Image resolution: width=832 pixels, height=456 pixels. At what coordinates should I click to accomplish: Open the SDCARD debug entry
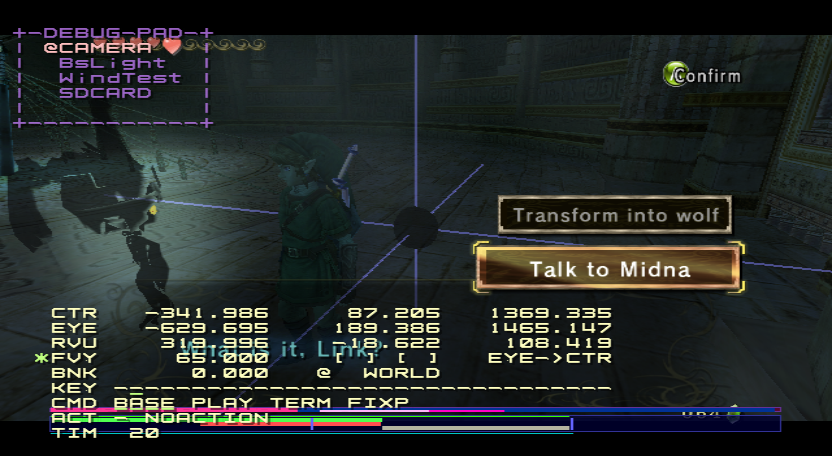(105, 93)
